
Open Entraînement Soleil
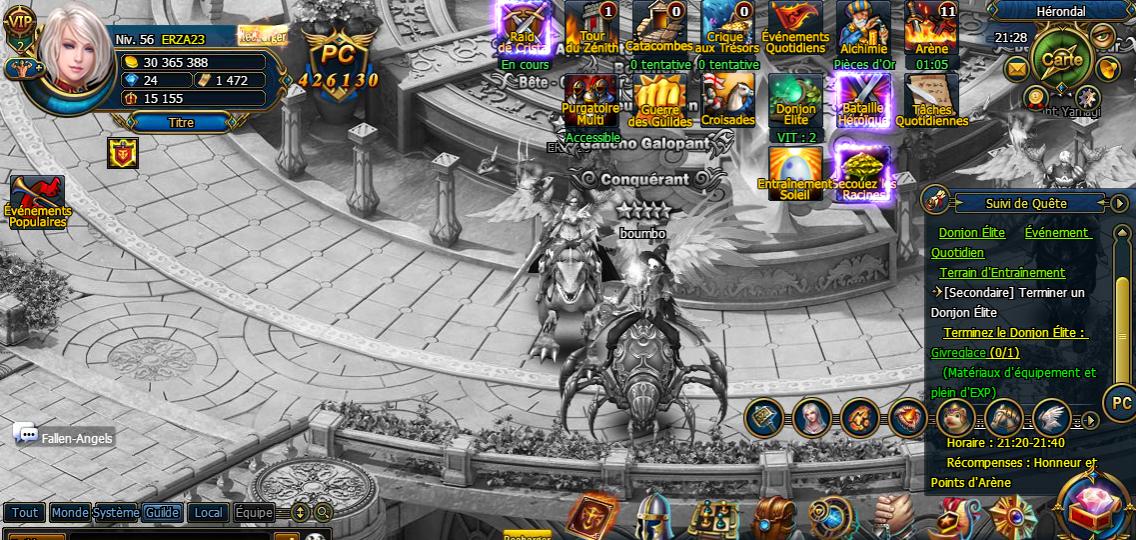tap(795, 174)
